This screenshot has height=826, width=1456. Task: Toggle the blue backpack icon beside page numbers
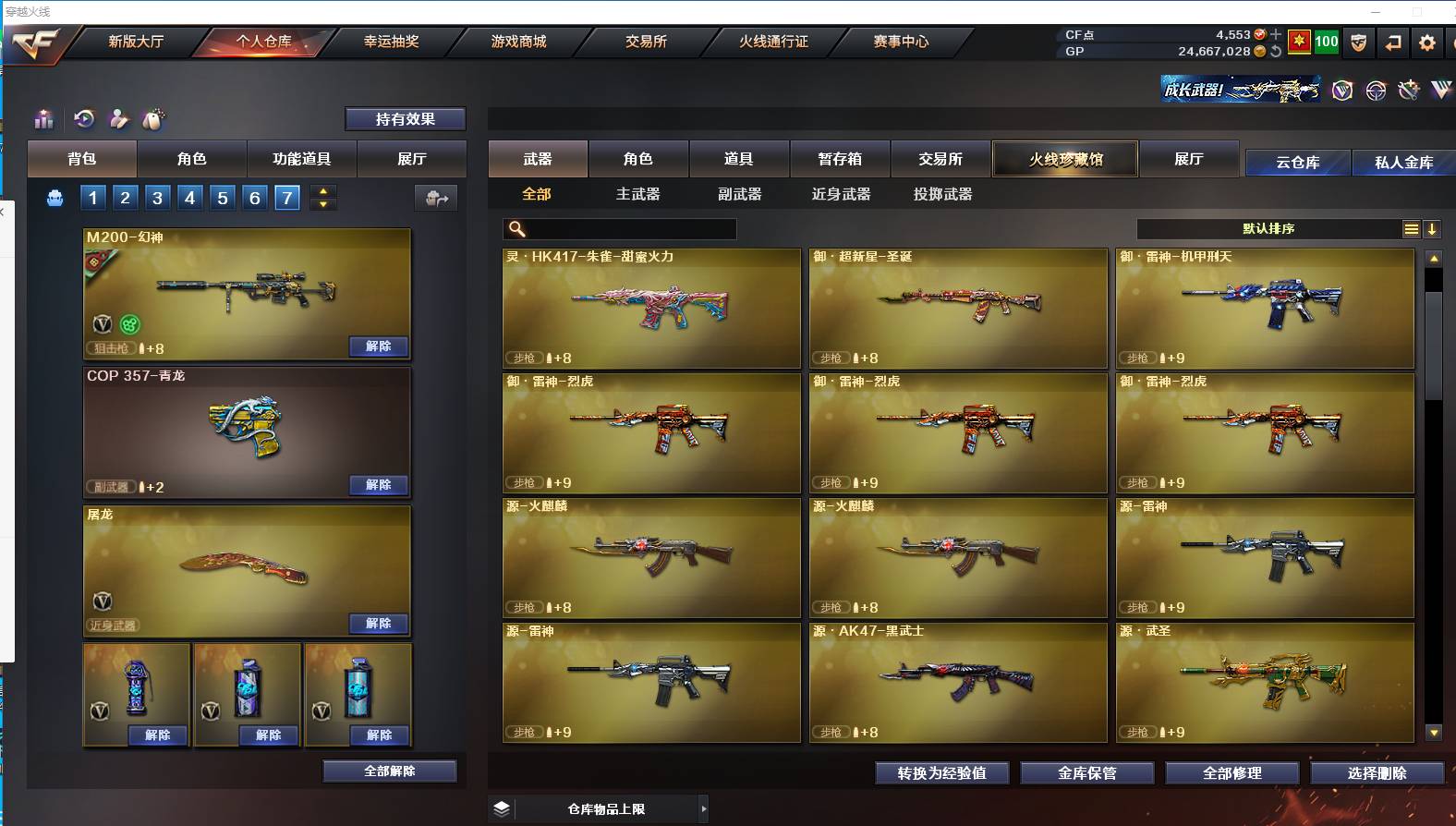coord(55,197)
